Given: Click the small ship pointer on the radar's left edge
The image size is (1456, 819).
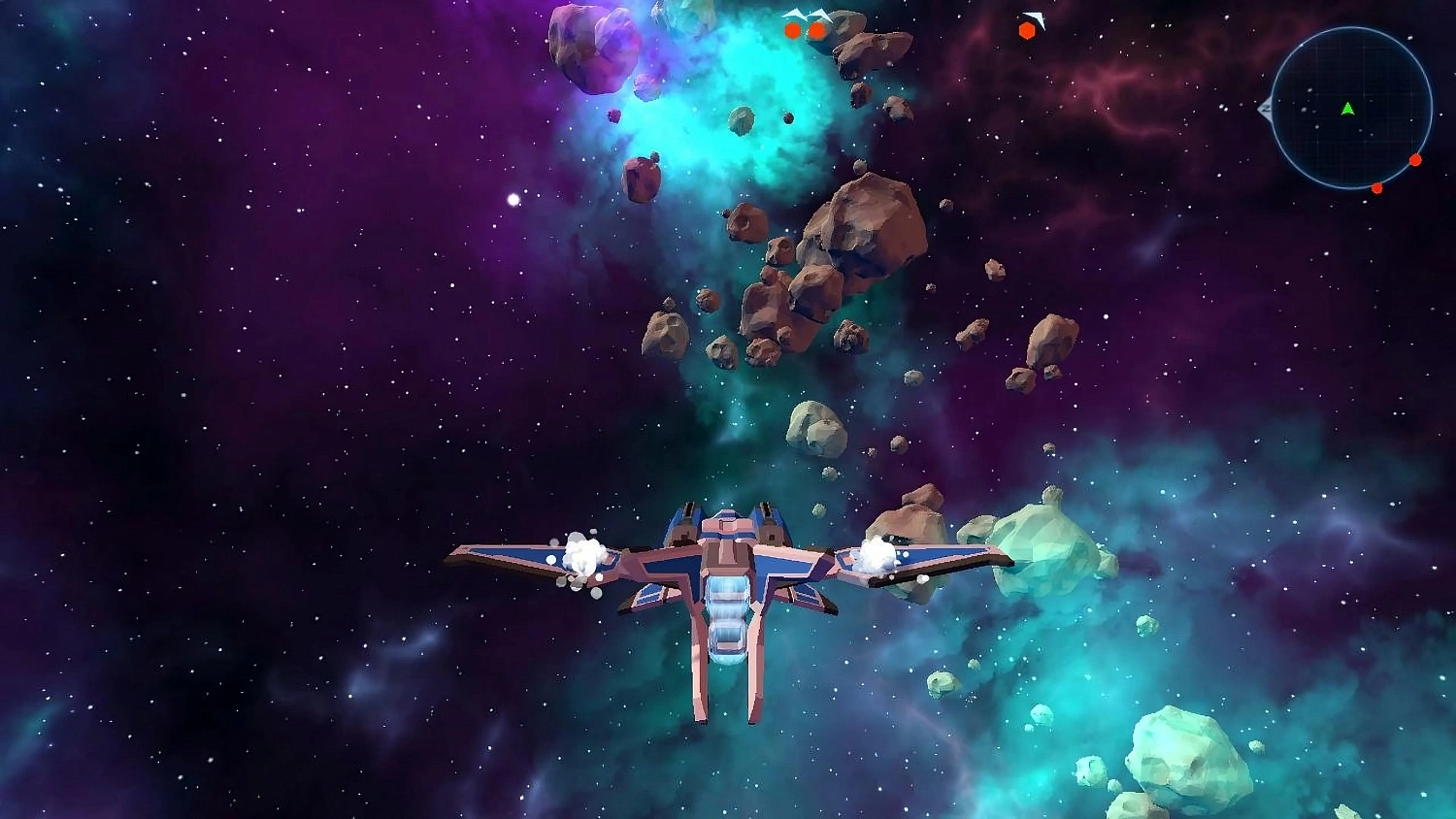Looking at the screenshot, I should coord(1267,109).
